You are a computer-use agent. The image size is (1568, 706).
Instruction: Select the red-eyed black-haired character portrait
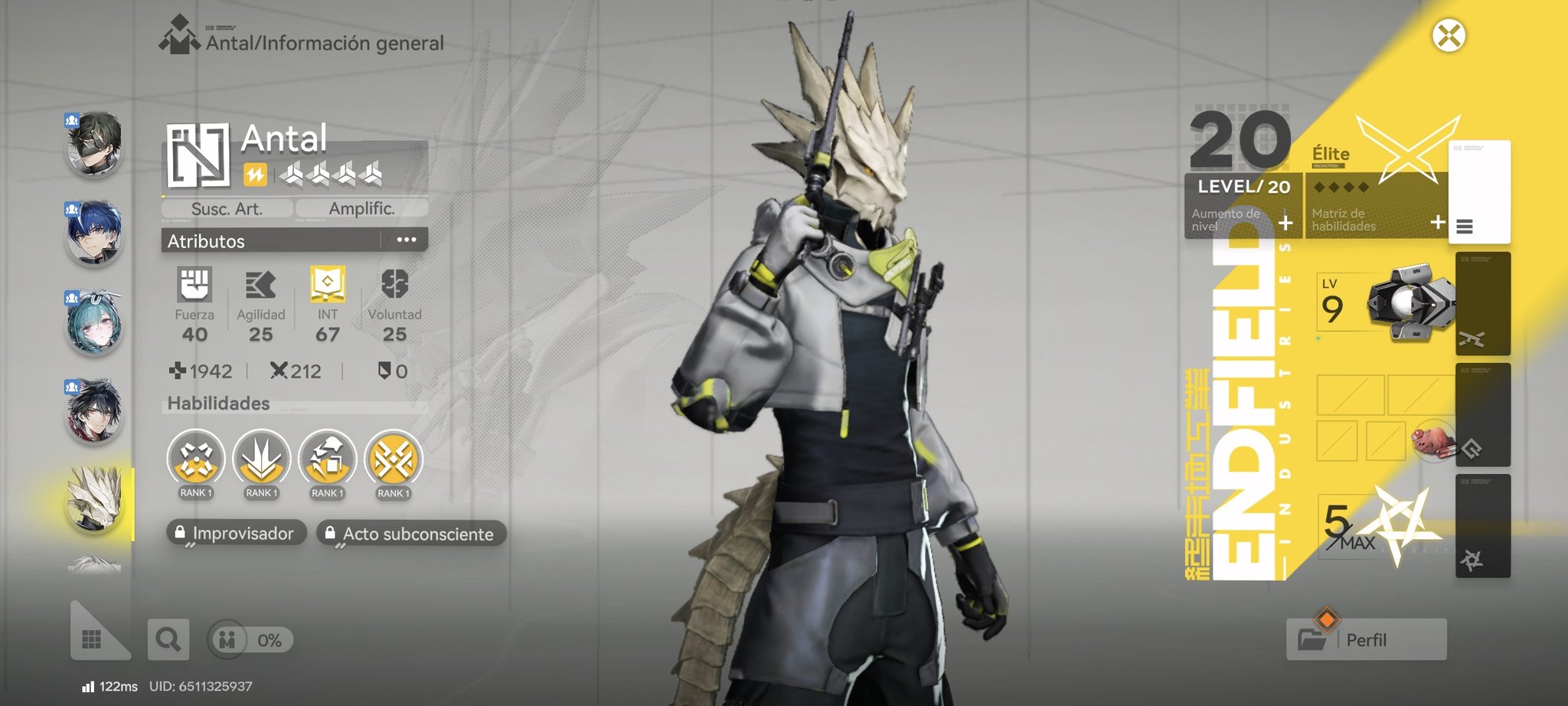point(95,411)
